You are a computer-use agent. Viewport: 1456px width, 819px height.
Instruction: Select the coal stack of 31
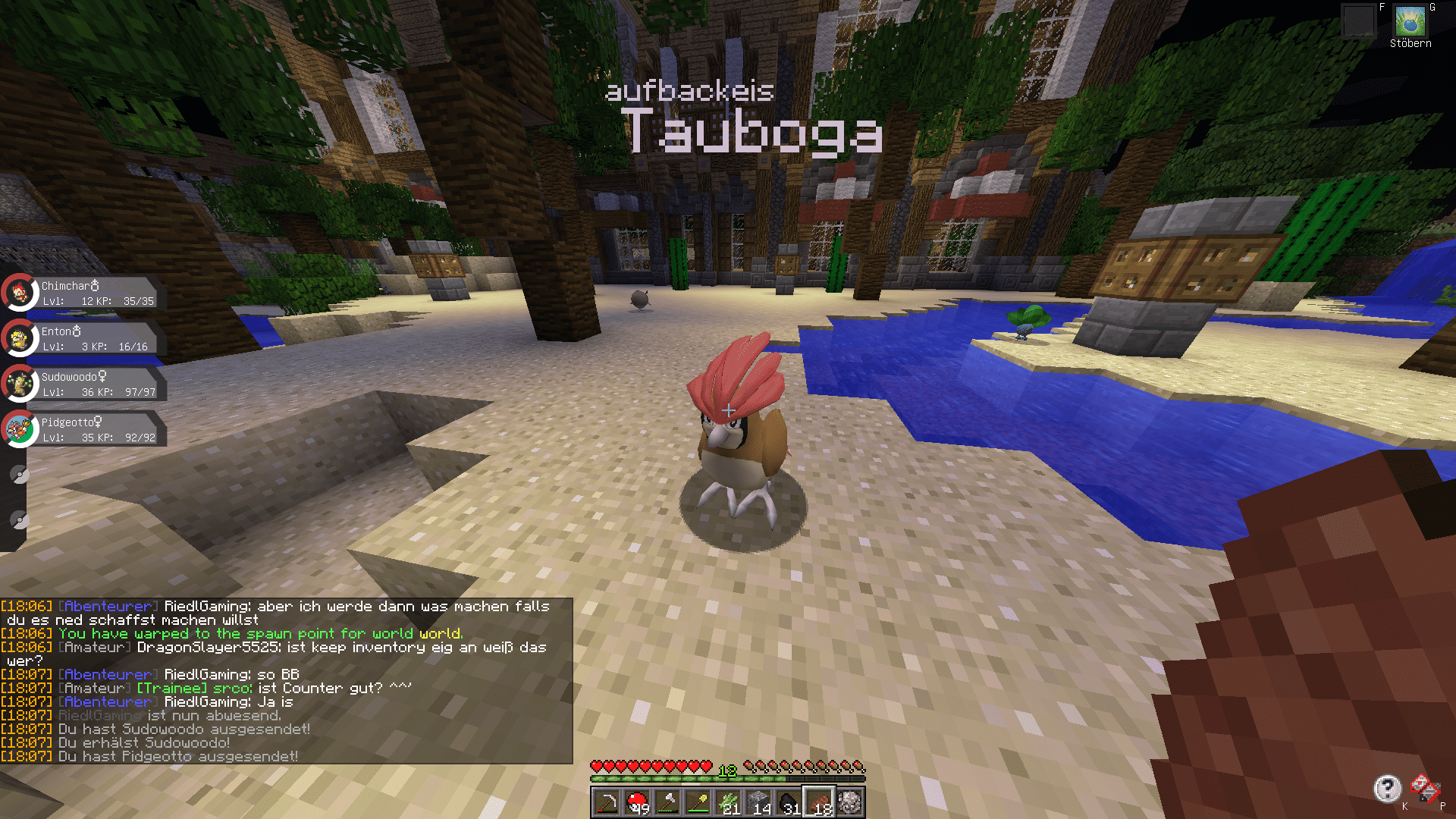click(789, 803)
